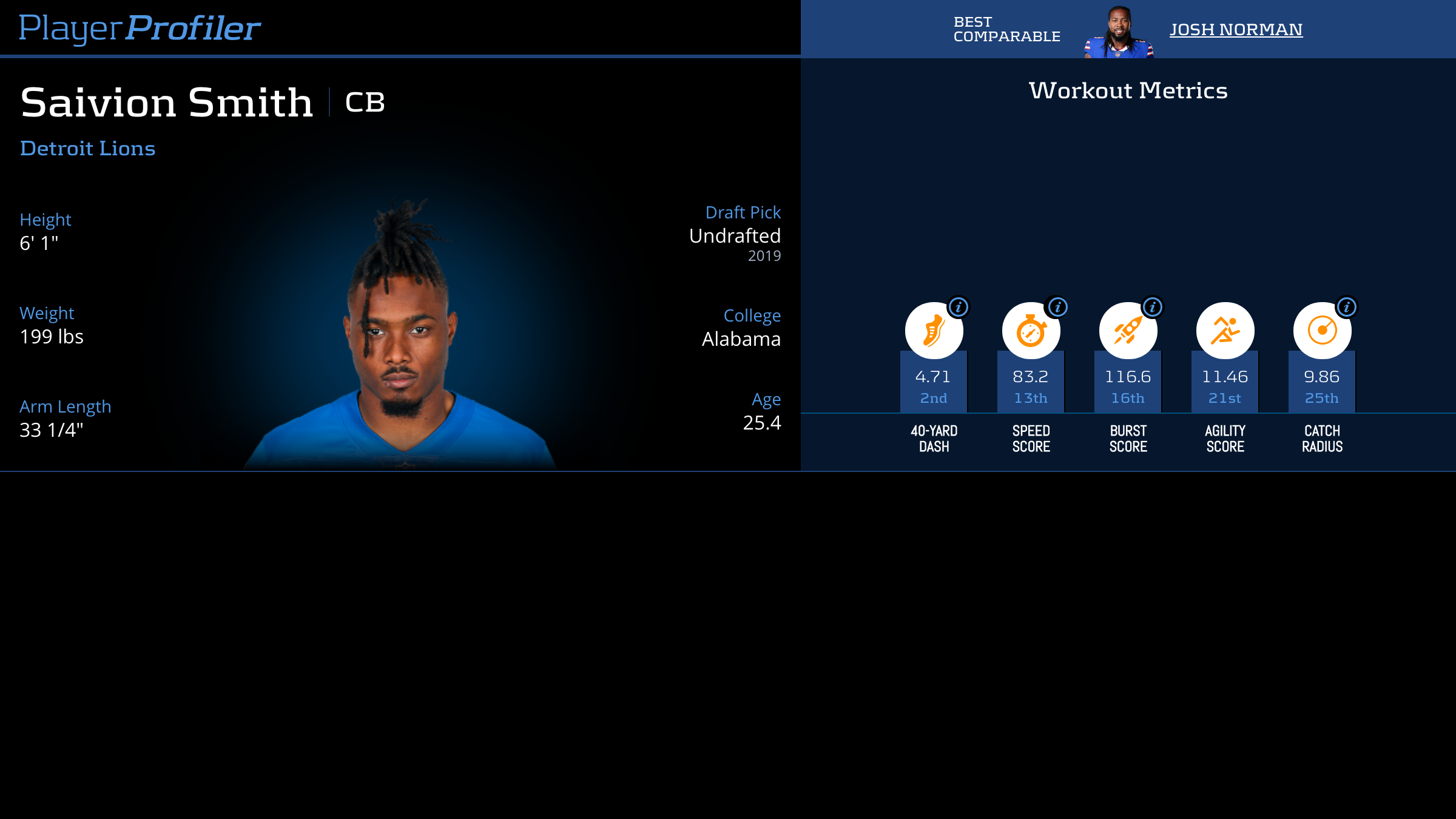Show info for the 40-Yard Dash metric
Screen dimensions: 1456x819
[x=959, y=308]
